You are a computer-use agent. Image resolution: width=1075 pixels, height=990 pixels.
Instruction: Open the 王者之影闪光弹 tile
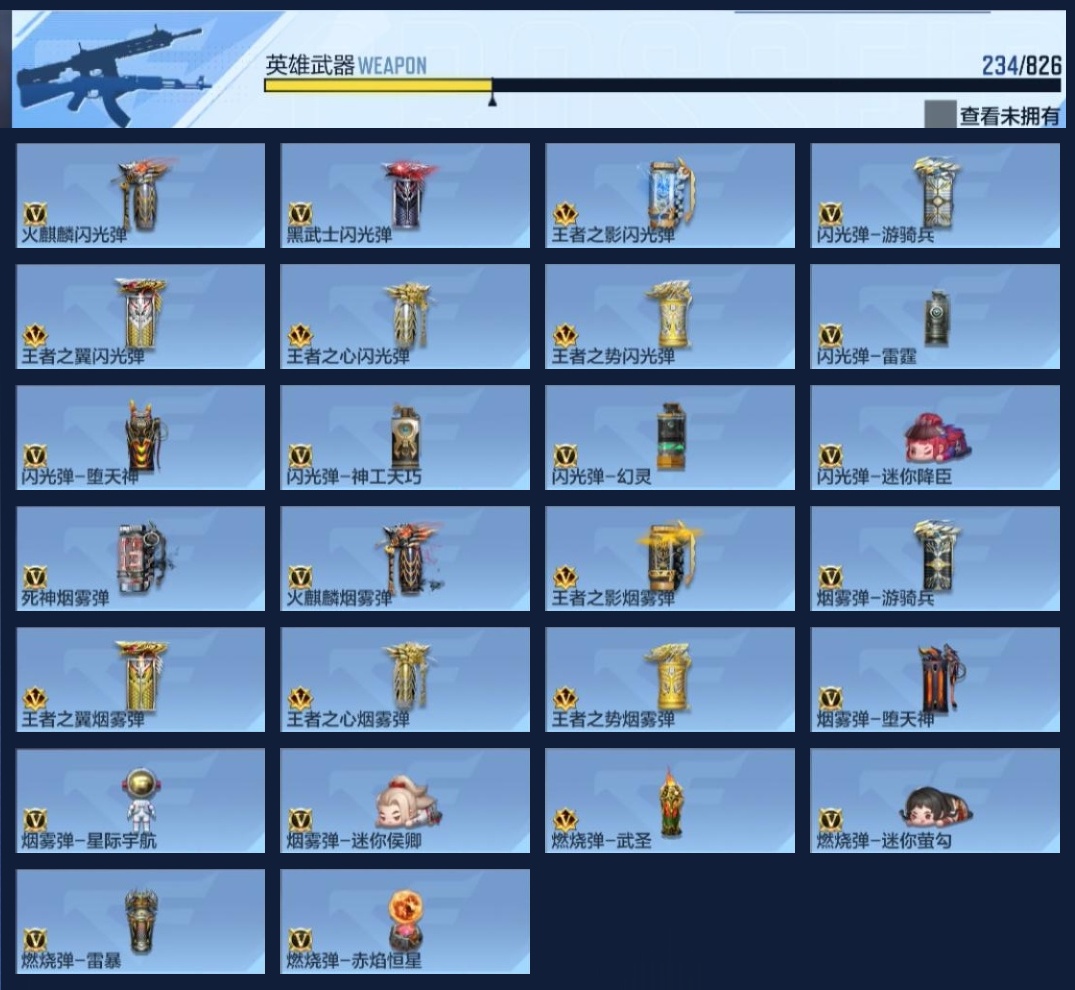coord(670,196)
